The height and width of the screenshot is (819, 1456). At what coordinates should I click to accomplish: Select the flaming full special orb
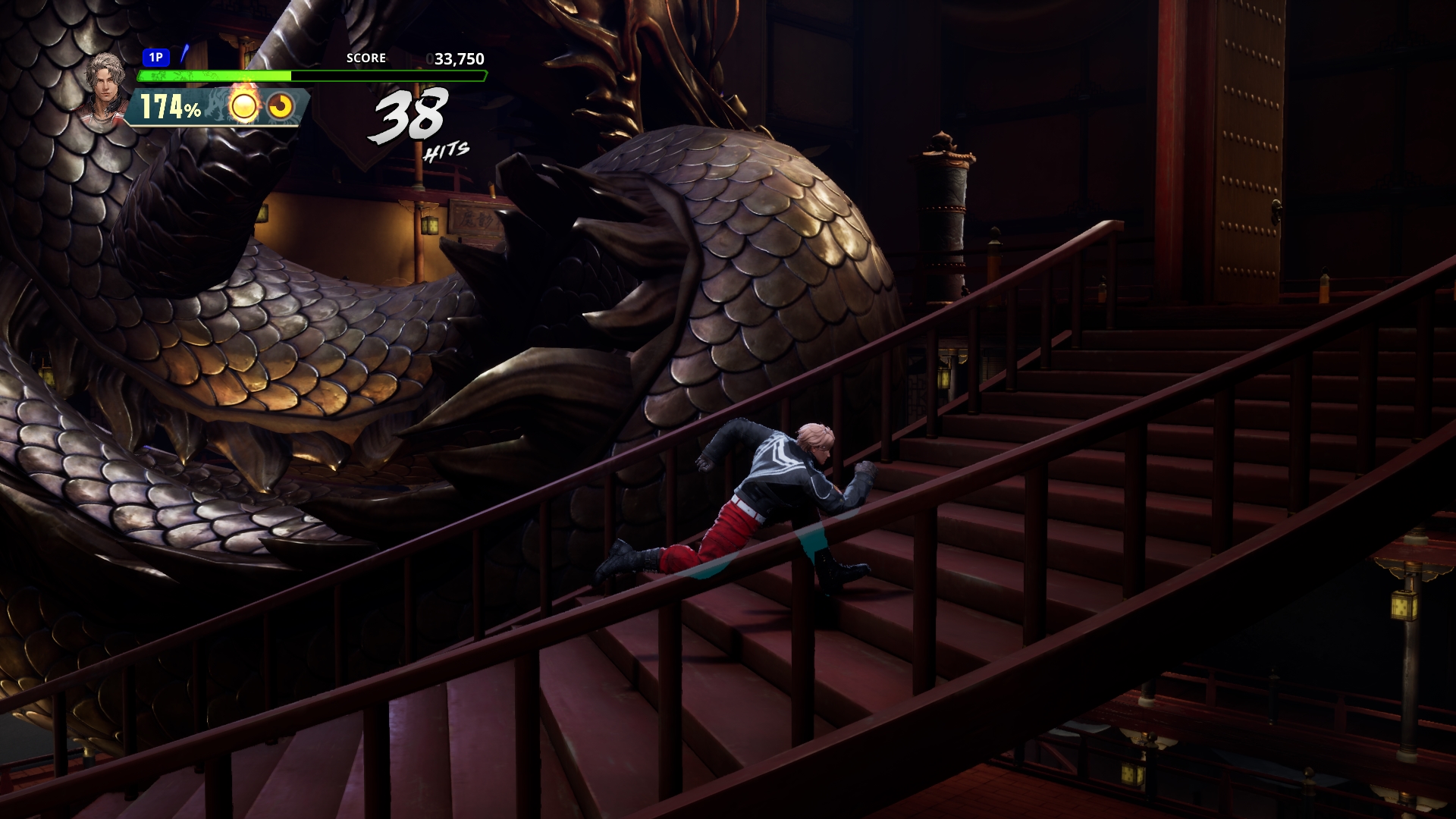point(243,107)
